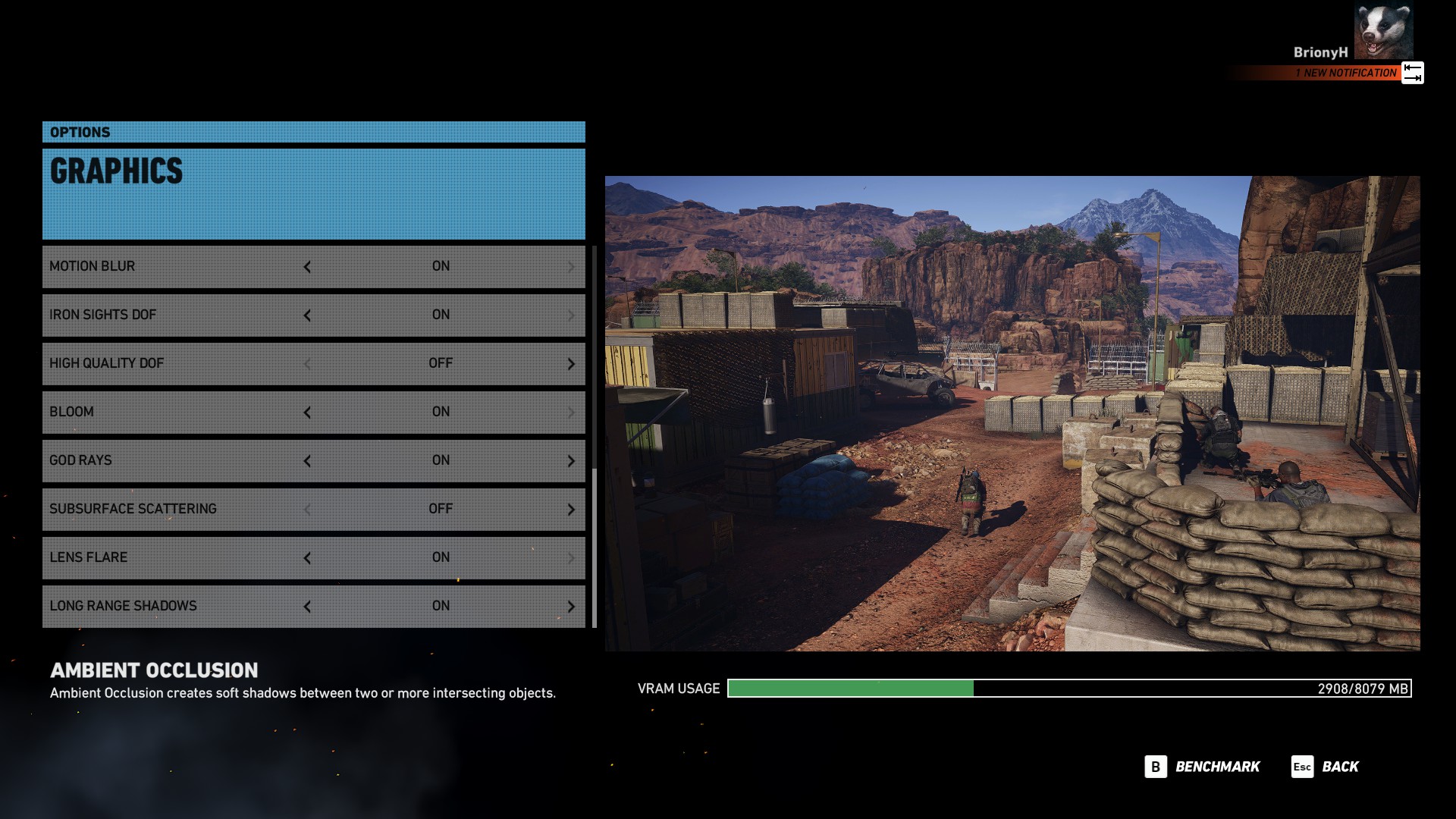Click the left arrow for Motion Blur
Screen dimensions: 1456x819
click(307, 267)
